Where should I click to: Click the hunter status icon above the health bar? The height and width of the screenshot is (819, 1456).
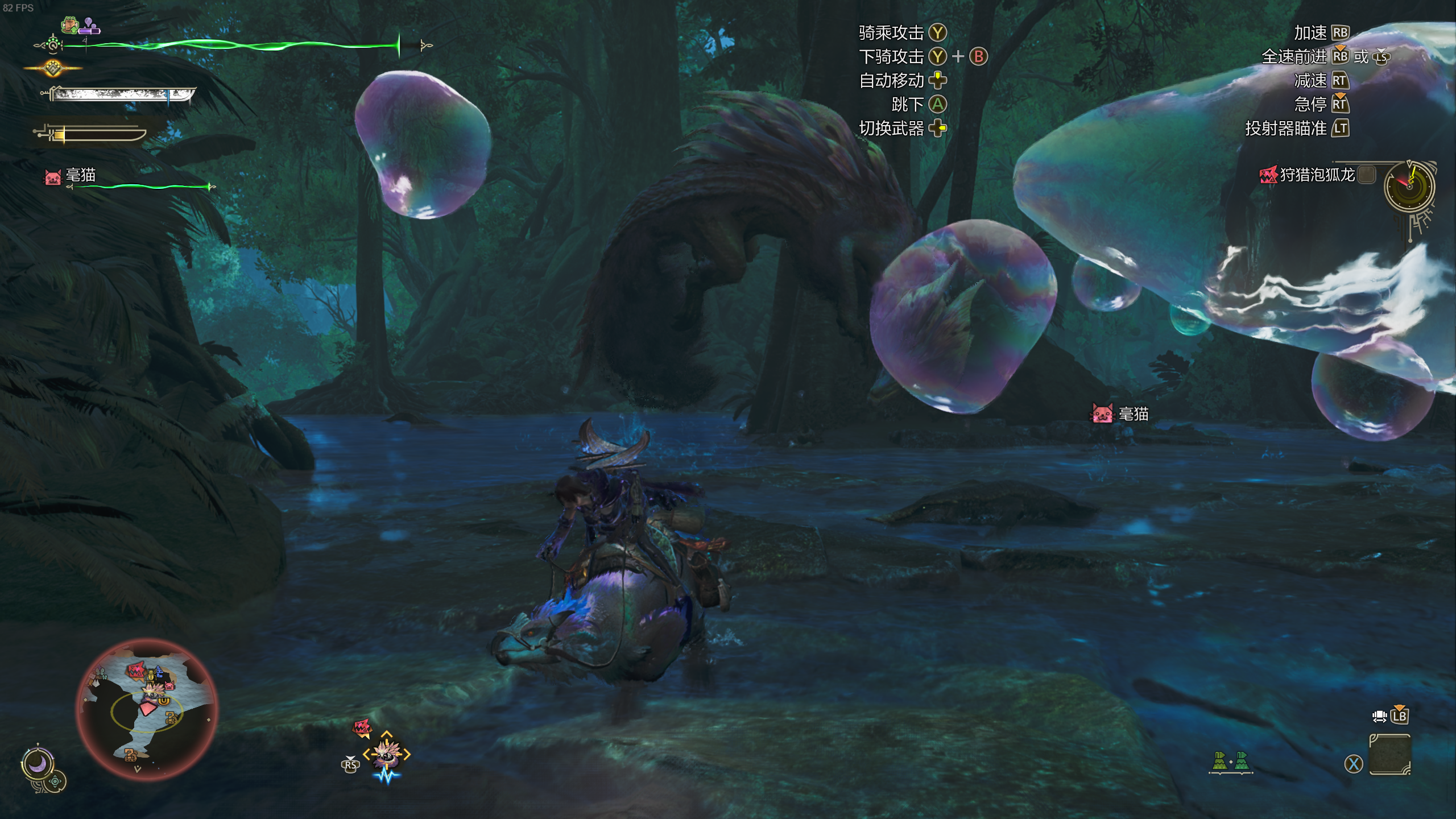71,25
